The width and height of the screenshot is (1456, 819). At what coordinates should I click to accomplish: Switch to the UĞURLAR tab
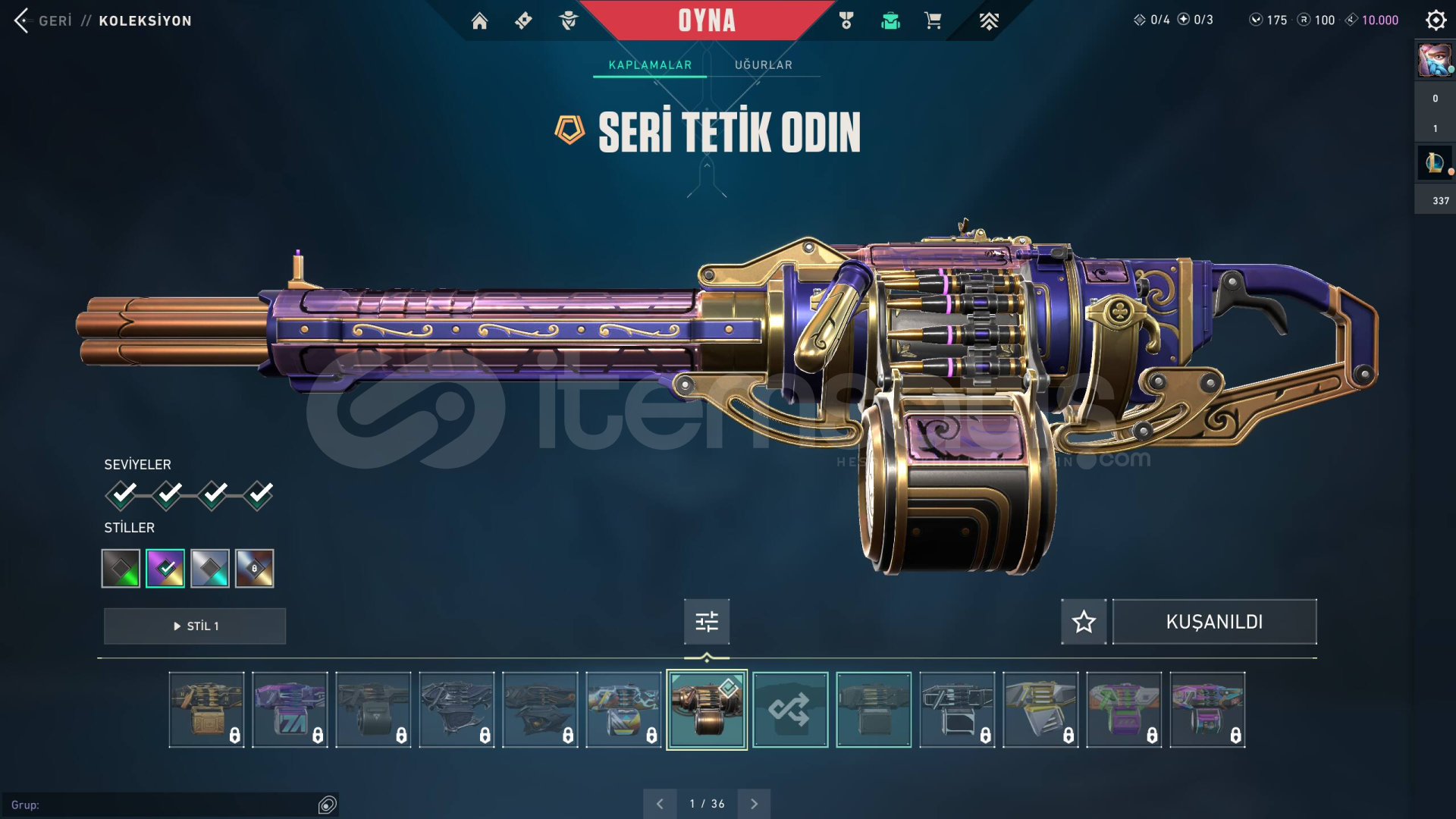(x=763, y=65)
